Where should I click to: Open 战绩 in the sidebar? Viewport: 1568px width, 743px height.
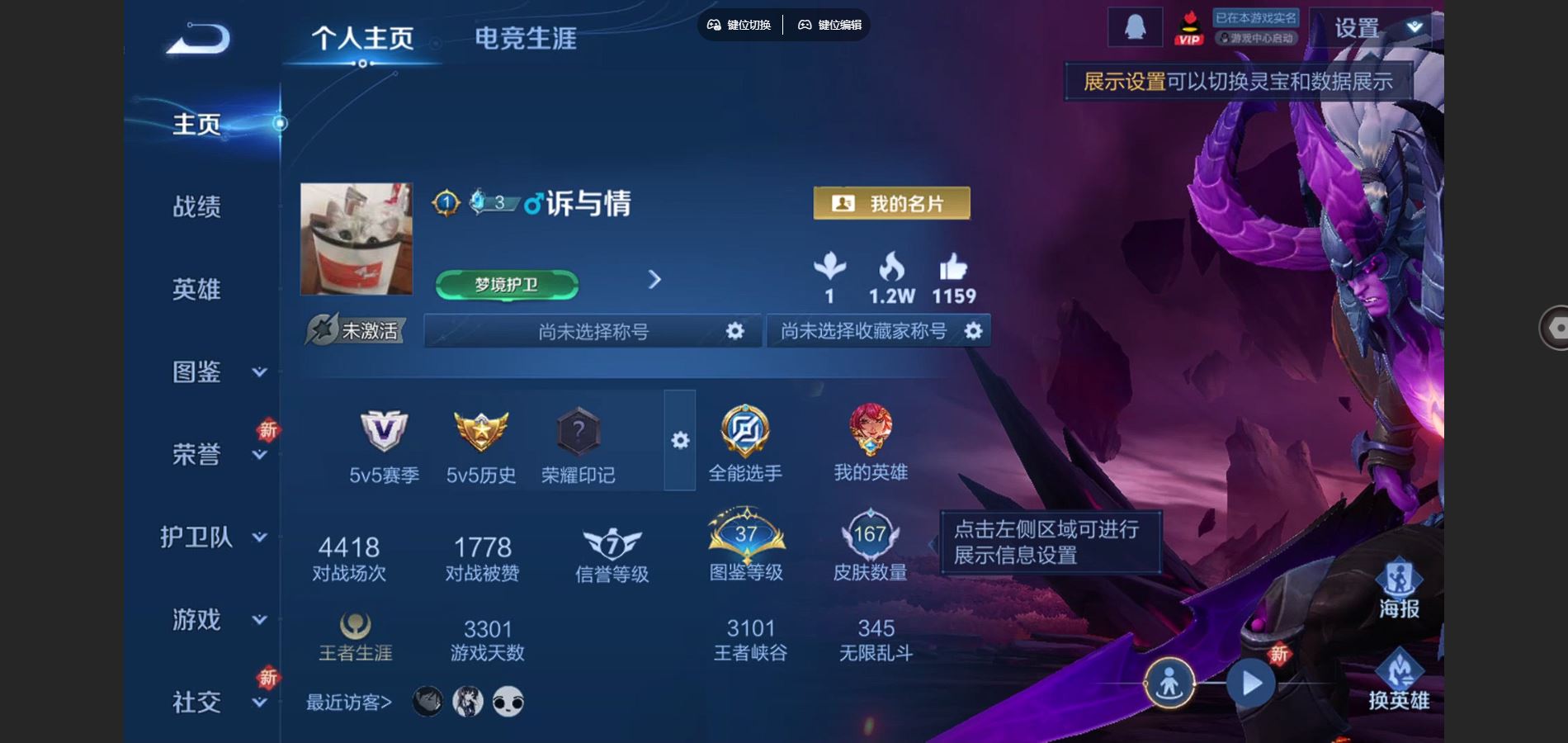coord(198,207)
